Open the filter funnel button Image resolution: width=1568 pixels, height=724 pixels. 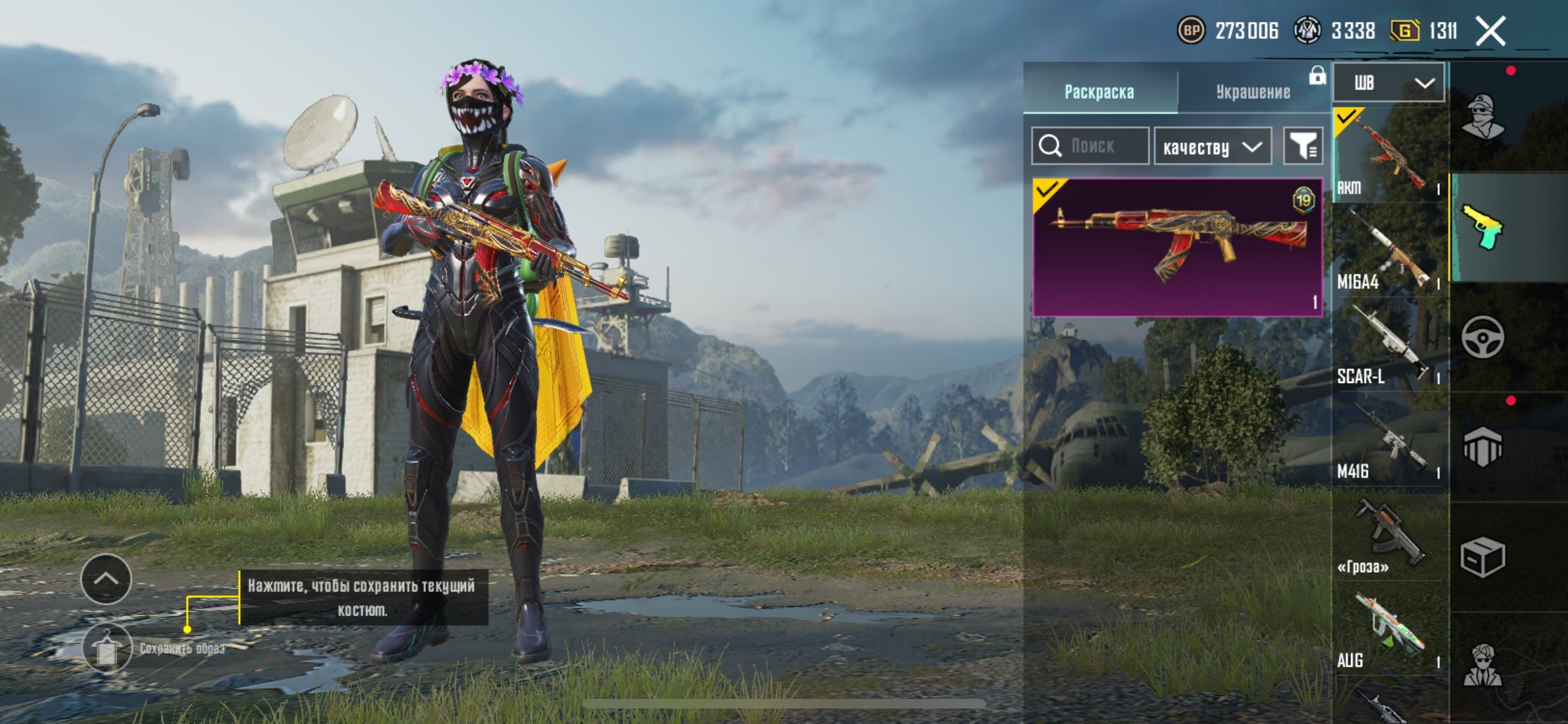1303,146
